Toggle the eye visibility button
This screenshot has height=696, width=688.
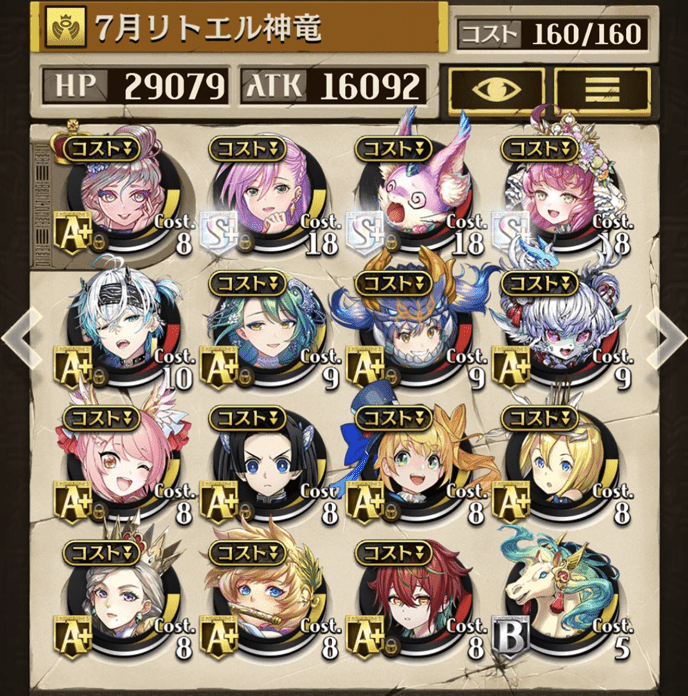(497, 88)
